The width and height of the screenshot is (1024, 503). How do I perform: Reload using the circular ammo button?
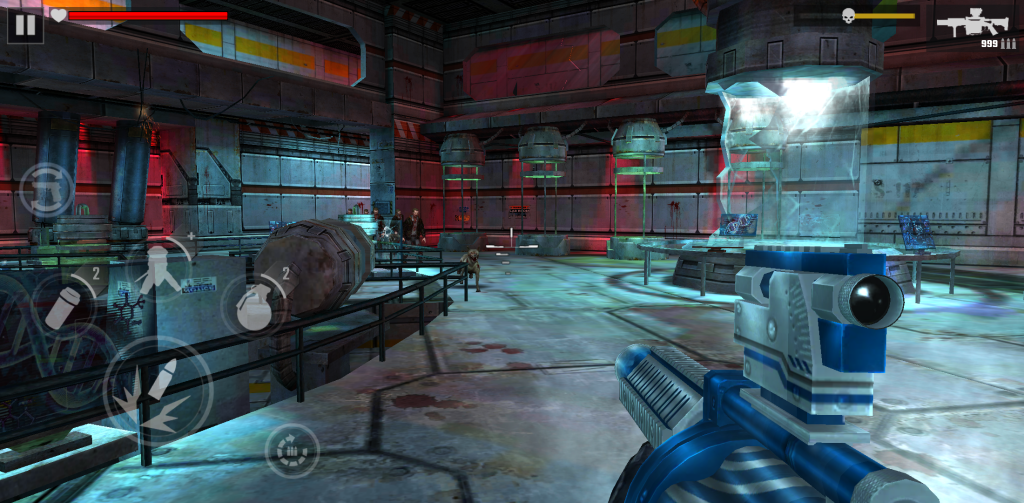pos(292,451)
